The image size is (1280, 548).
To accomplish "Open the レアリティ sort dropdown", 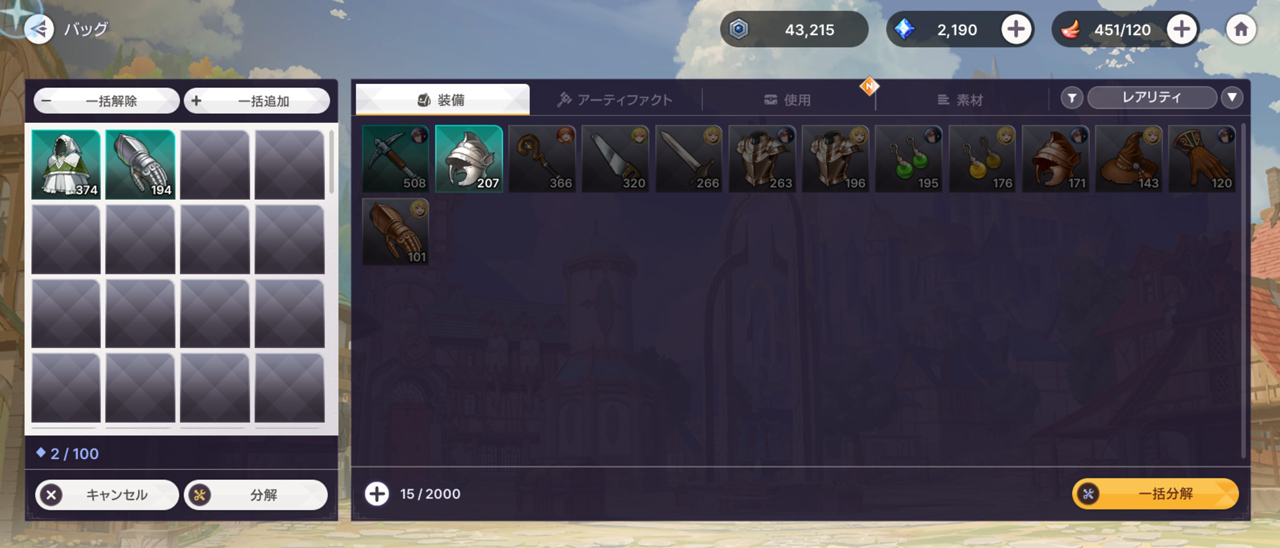I will pyautogui.click(x=1151, y=98).
